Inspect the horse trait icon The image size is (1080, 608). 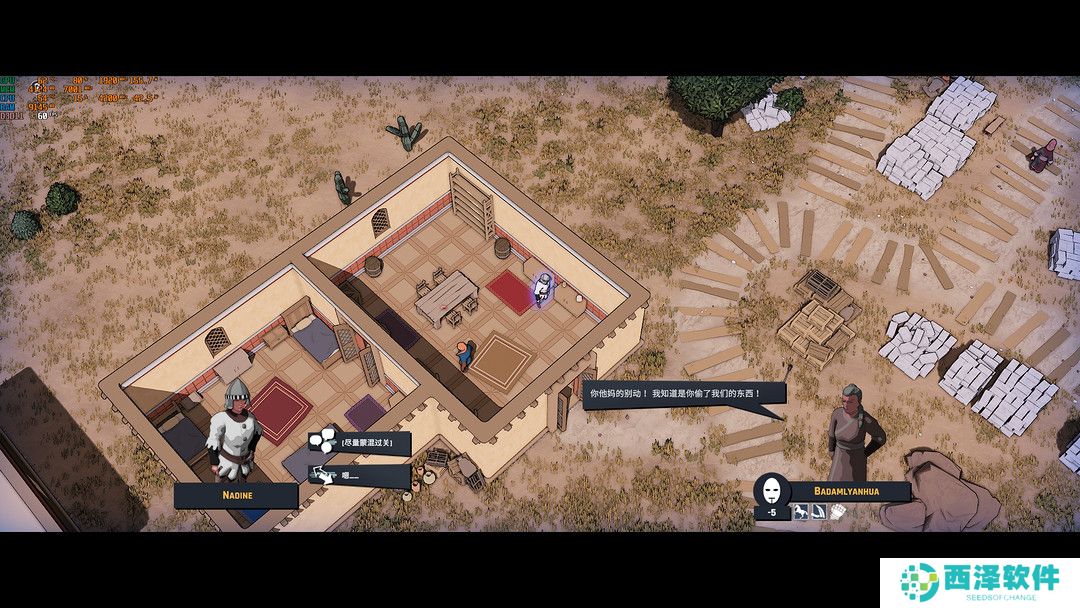[799, 512]
